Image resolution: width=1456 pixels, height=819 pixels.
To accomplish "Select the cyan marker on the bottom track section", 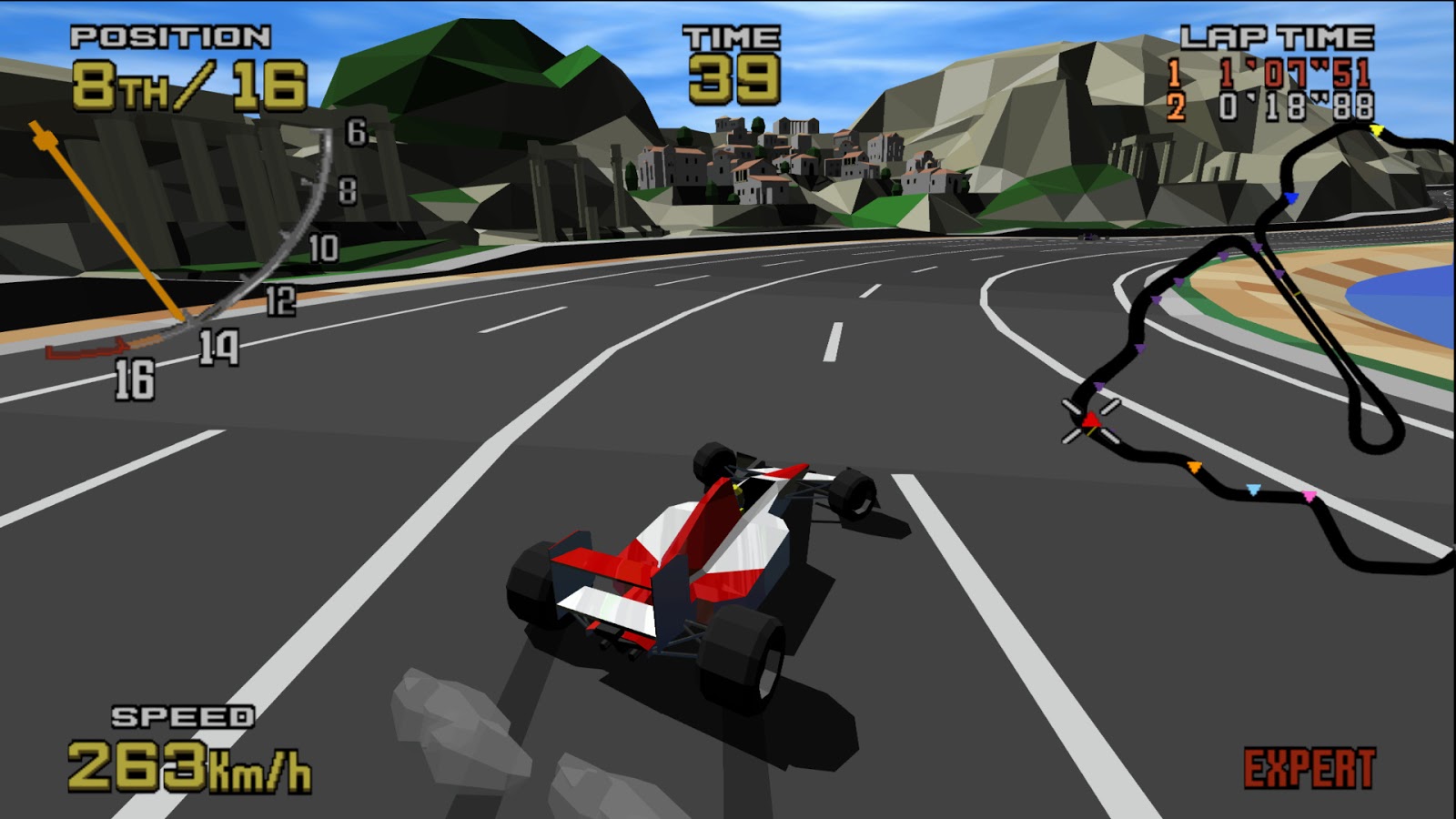I will 1253,488.
